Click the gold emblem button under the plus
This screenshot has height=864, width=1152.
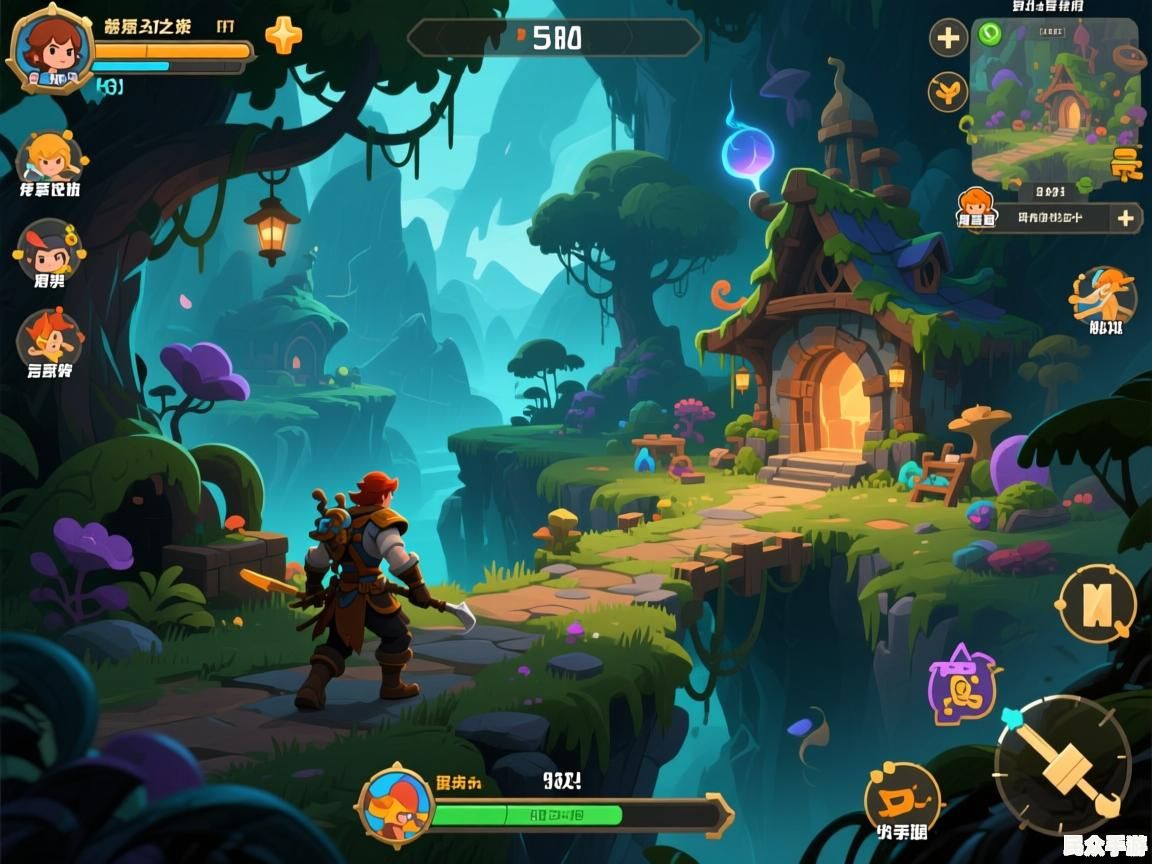coord(947,92)
